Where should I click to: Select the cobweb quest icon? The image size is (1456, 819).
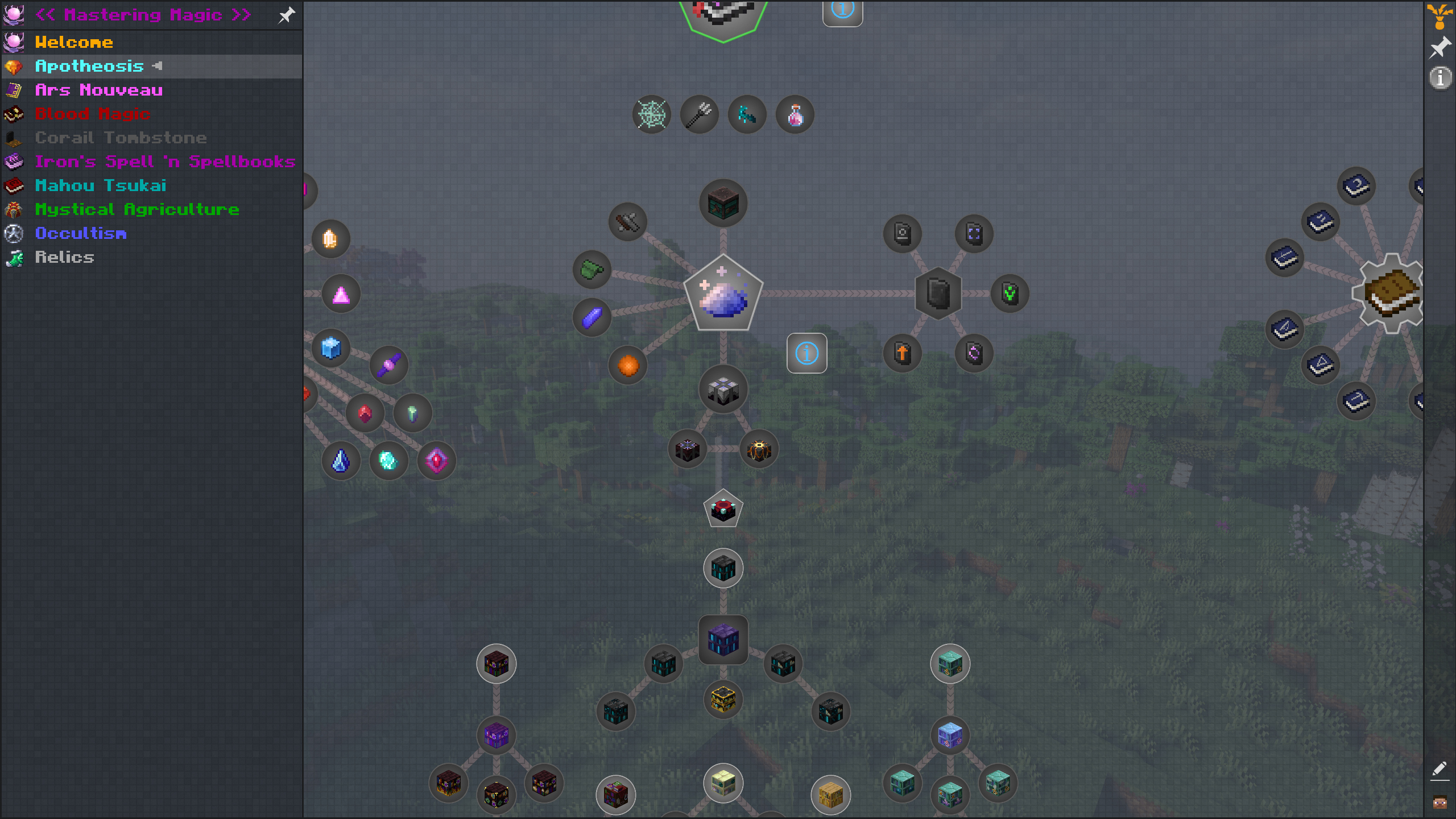[x=652, y=114]
